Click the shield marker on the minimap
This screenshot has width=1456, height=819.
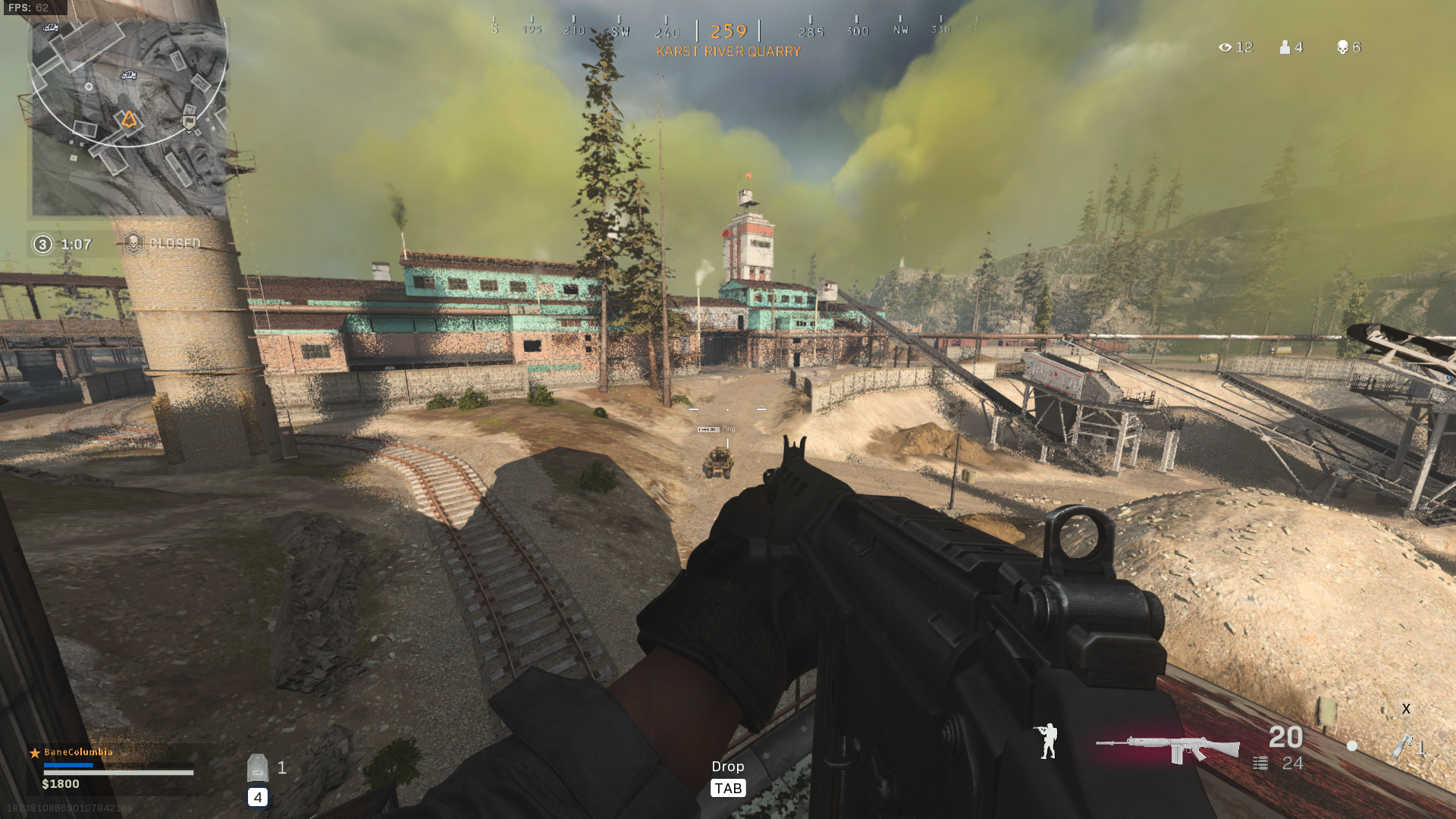190,123
